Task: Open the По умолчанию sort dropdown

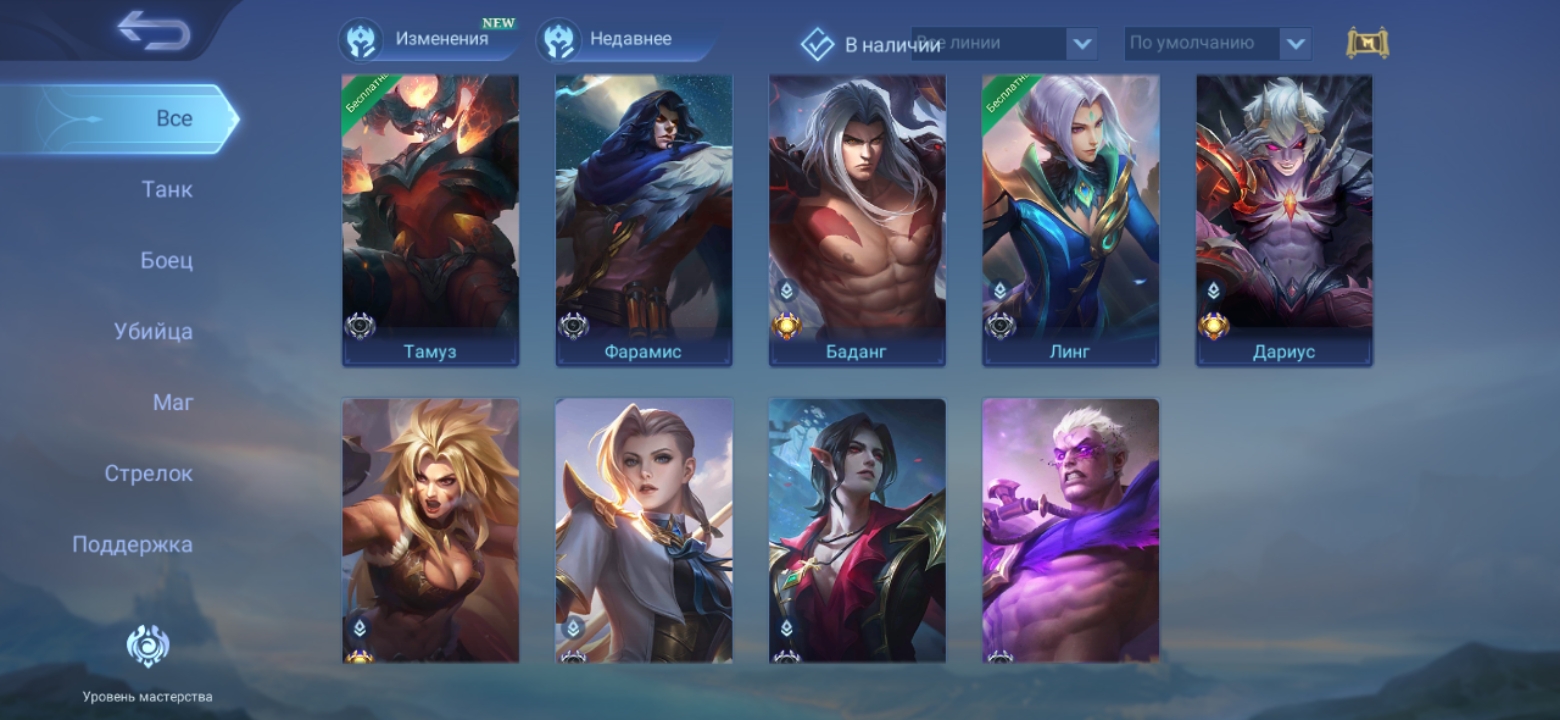Action: click(x=1216, y=44)
